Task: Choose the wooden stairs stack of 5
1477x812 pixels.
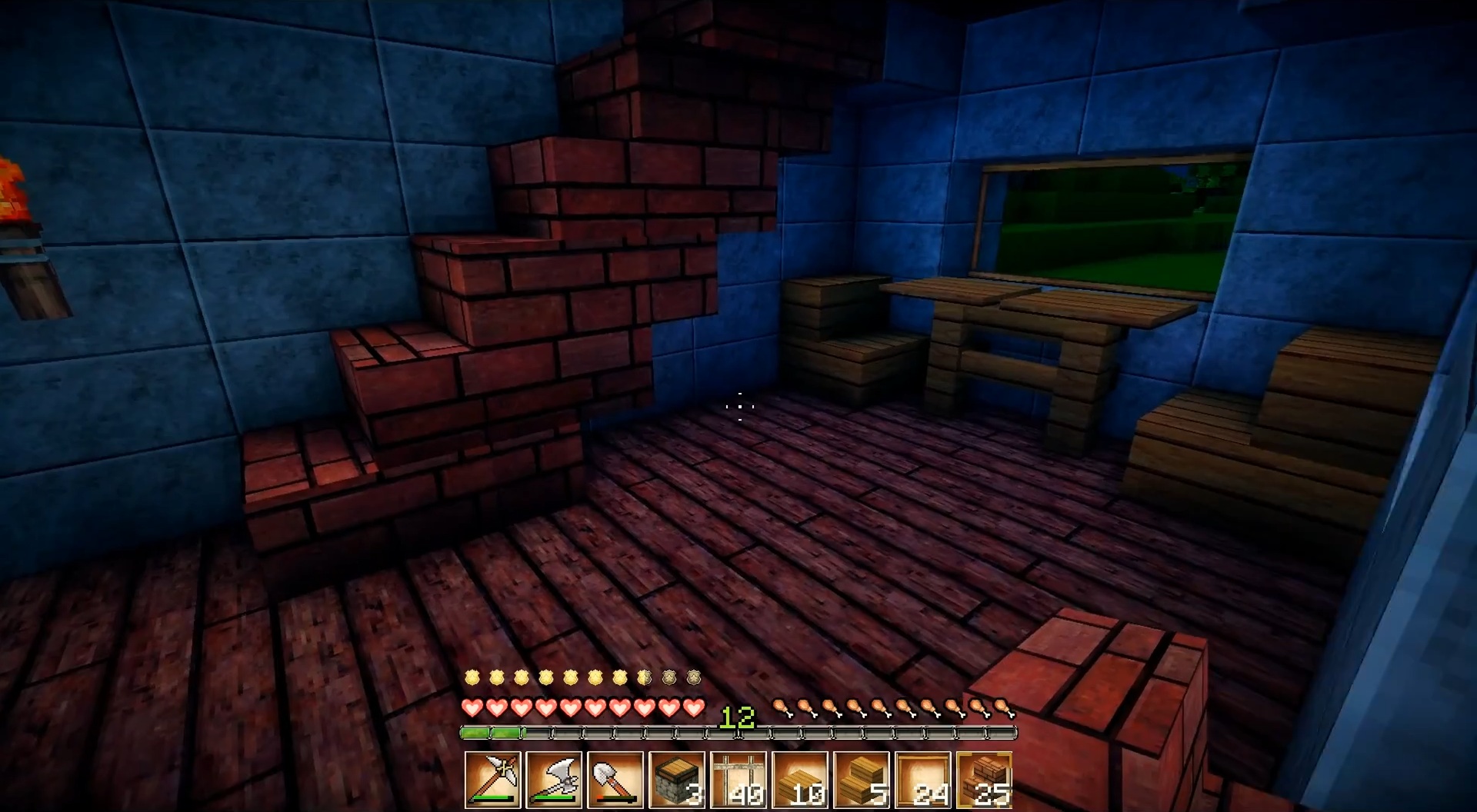Action: click(x=862, y=780)
